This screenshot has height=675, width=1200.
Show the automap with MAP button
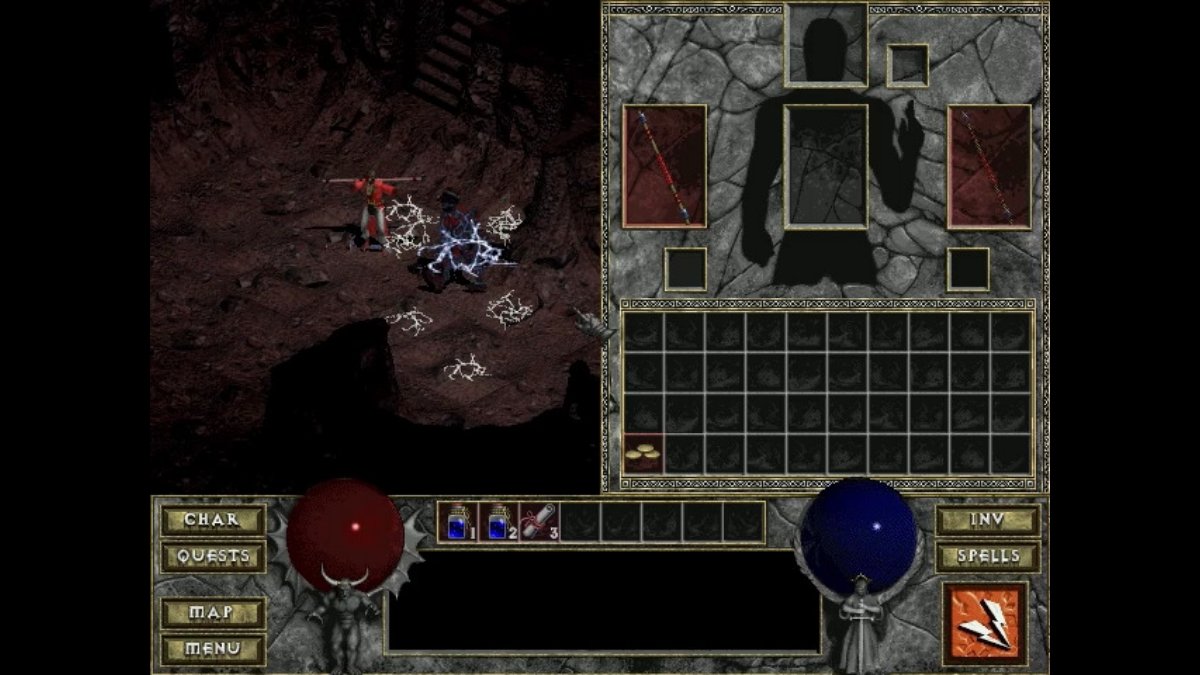213,612
